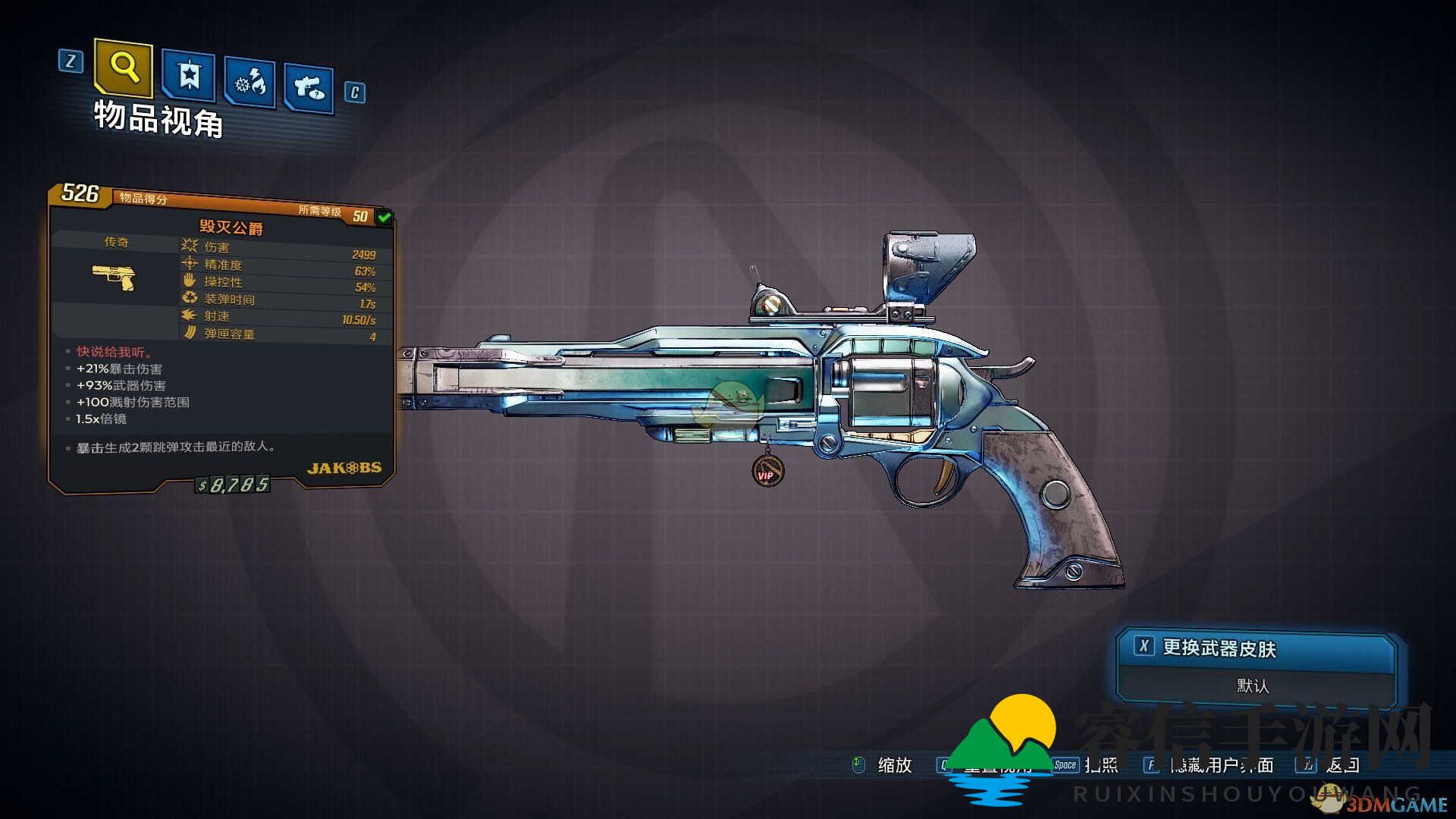Image resolution: width=1456 pixels, height=819 pixels.
Task: Select the magnifying glass item view tab
Action: point(124,68)
